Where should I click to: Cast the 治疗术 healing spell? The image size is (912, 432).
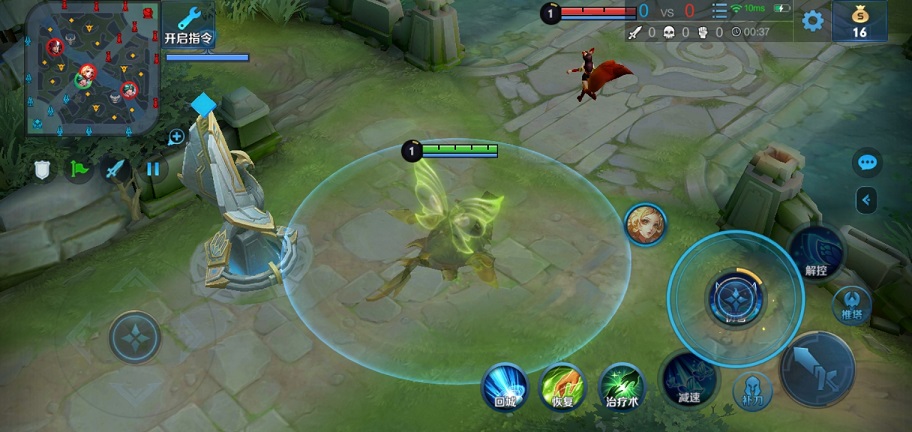(622, 386)
